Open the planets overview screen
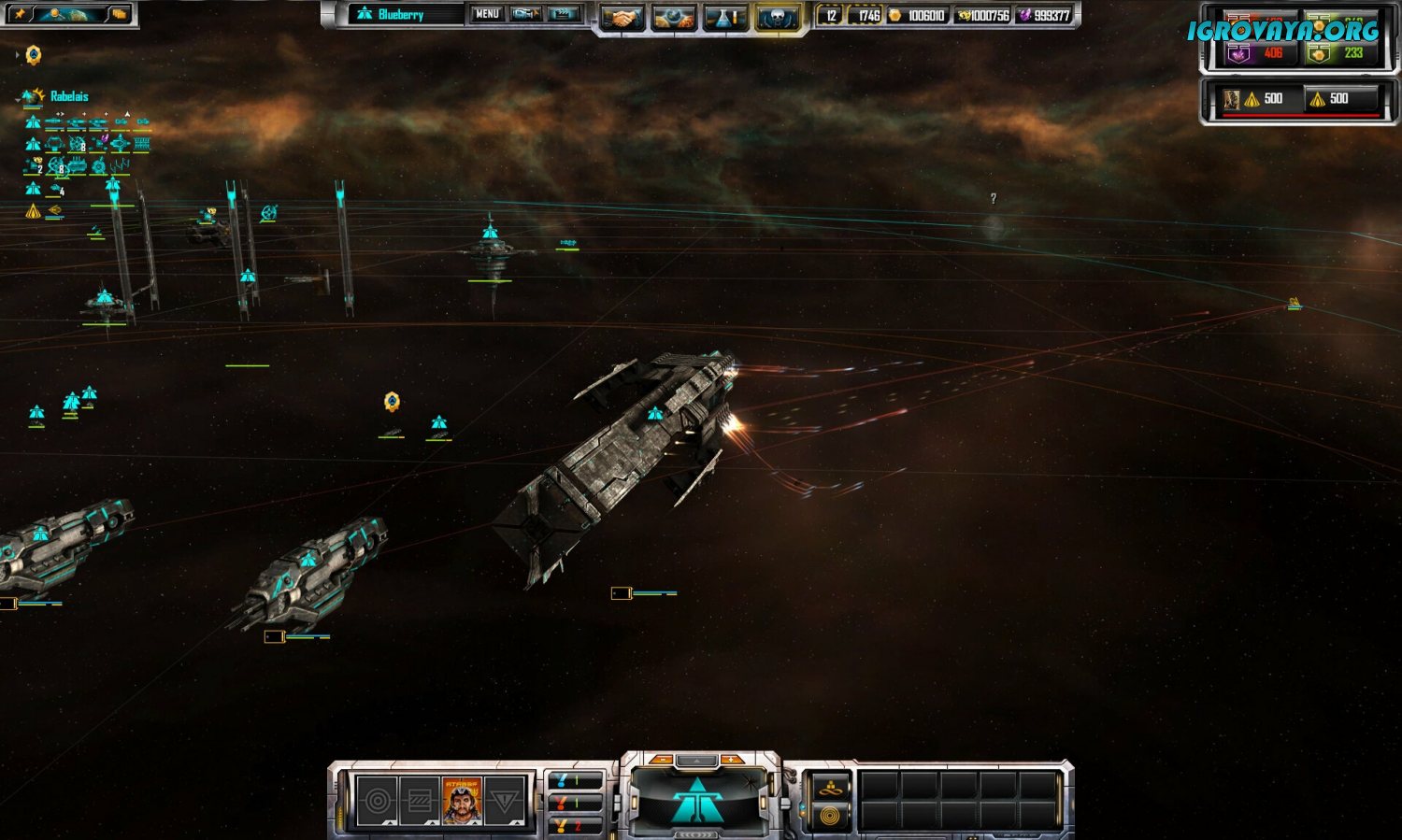The image size is (1402, 840). [673, 17]
